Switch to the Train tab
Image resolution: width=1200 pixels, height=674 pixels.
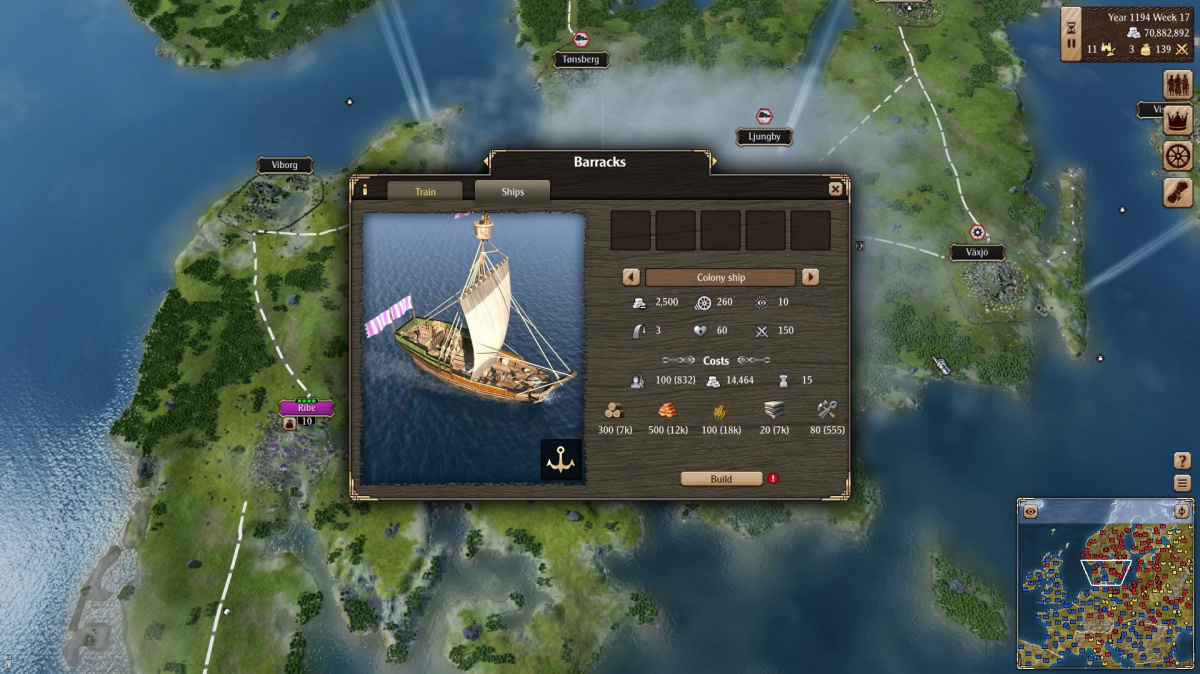tap(425, 191)
